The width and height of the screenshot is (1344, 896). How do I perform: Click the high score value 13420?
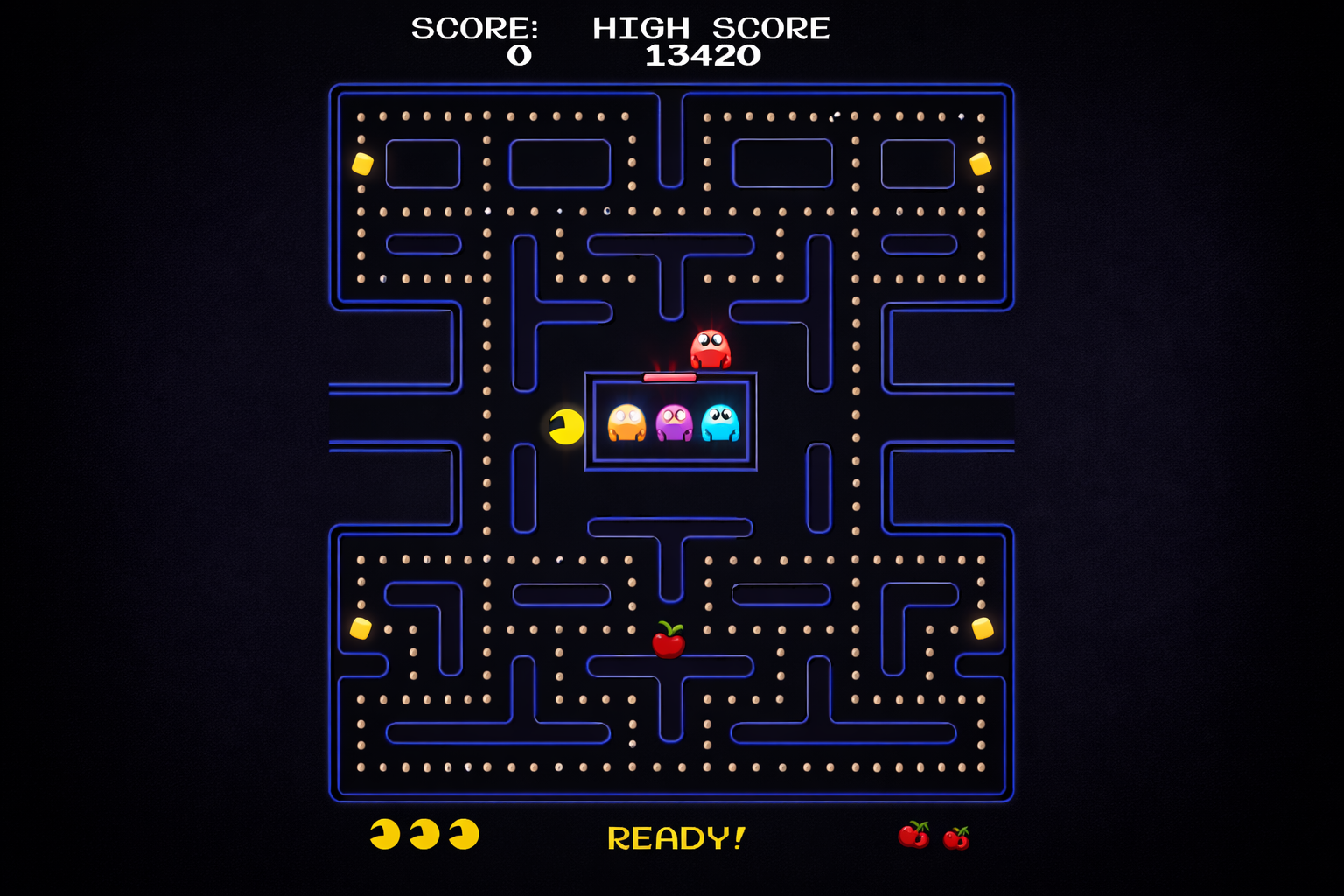click(703, 55)
